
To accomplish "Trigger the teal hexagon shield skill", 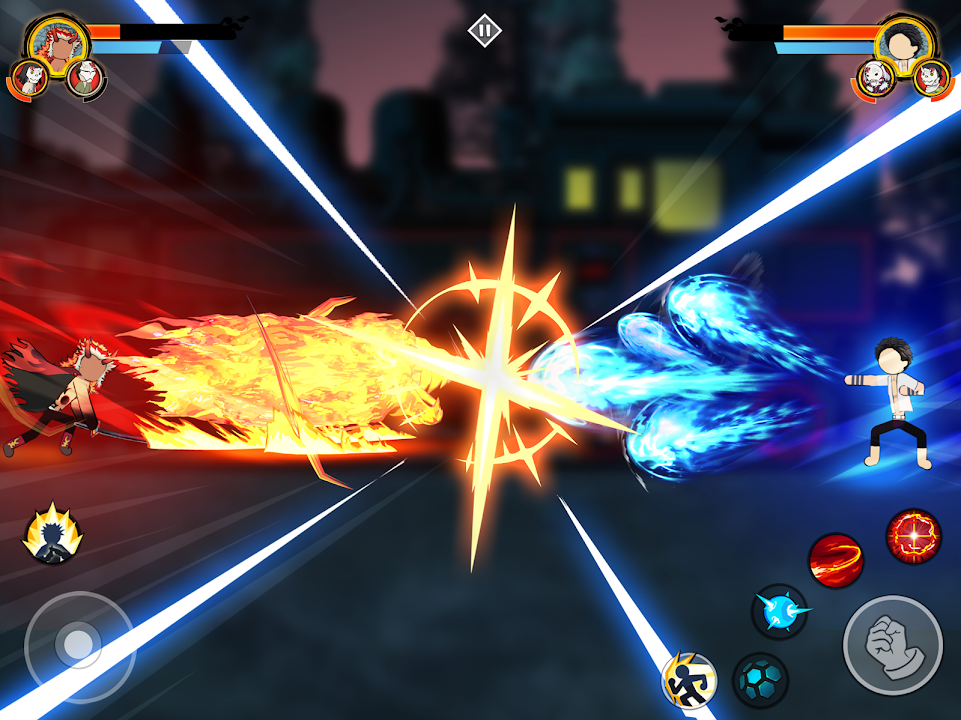I will 760,680.
